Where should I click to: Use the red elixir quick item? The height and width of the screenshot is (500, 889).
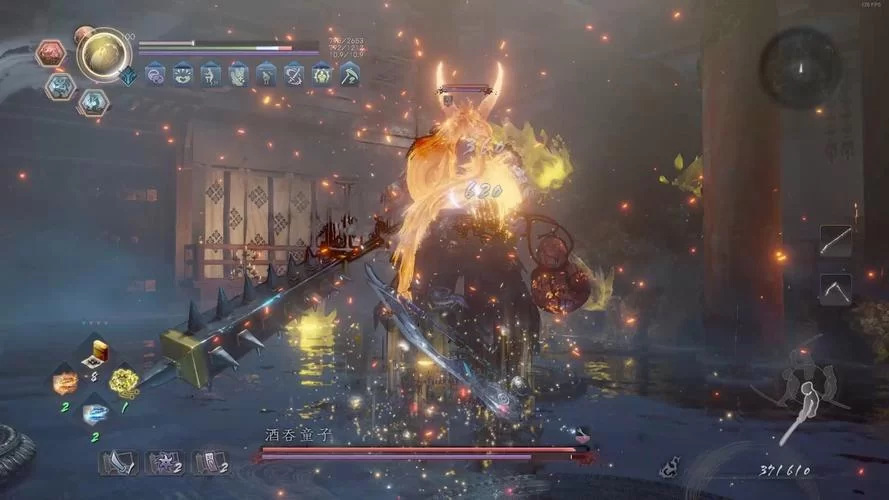pos(97,351)
